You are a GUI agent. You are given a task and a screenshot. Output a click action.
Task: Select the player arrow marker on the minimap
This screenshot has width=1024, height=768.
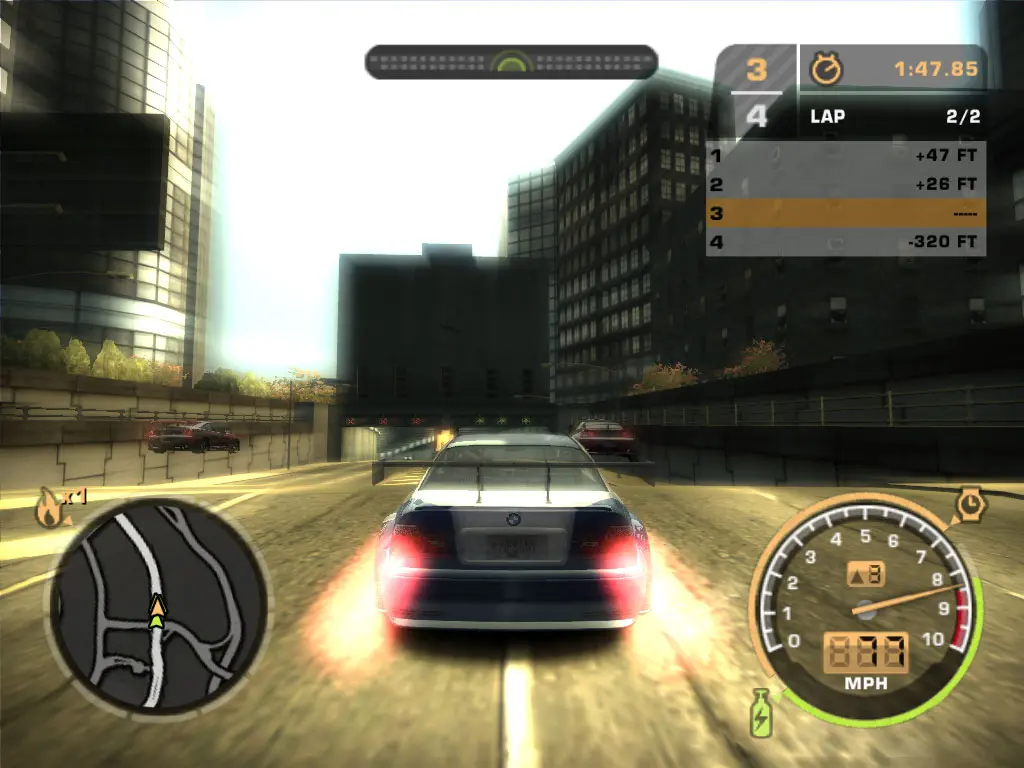click(157, 611)
